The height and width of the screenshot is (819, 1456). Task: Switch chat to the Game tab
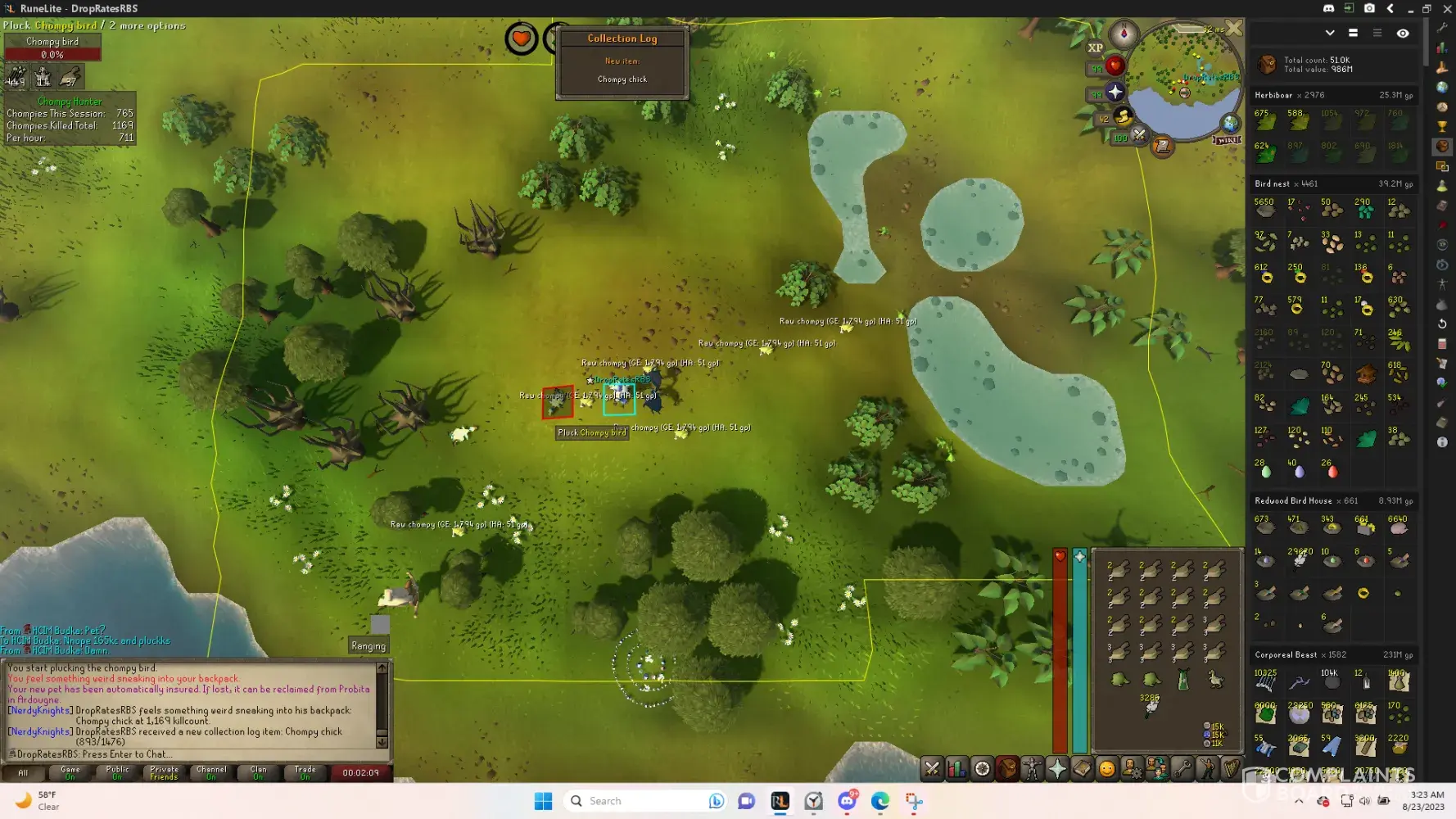coord(70,772)
